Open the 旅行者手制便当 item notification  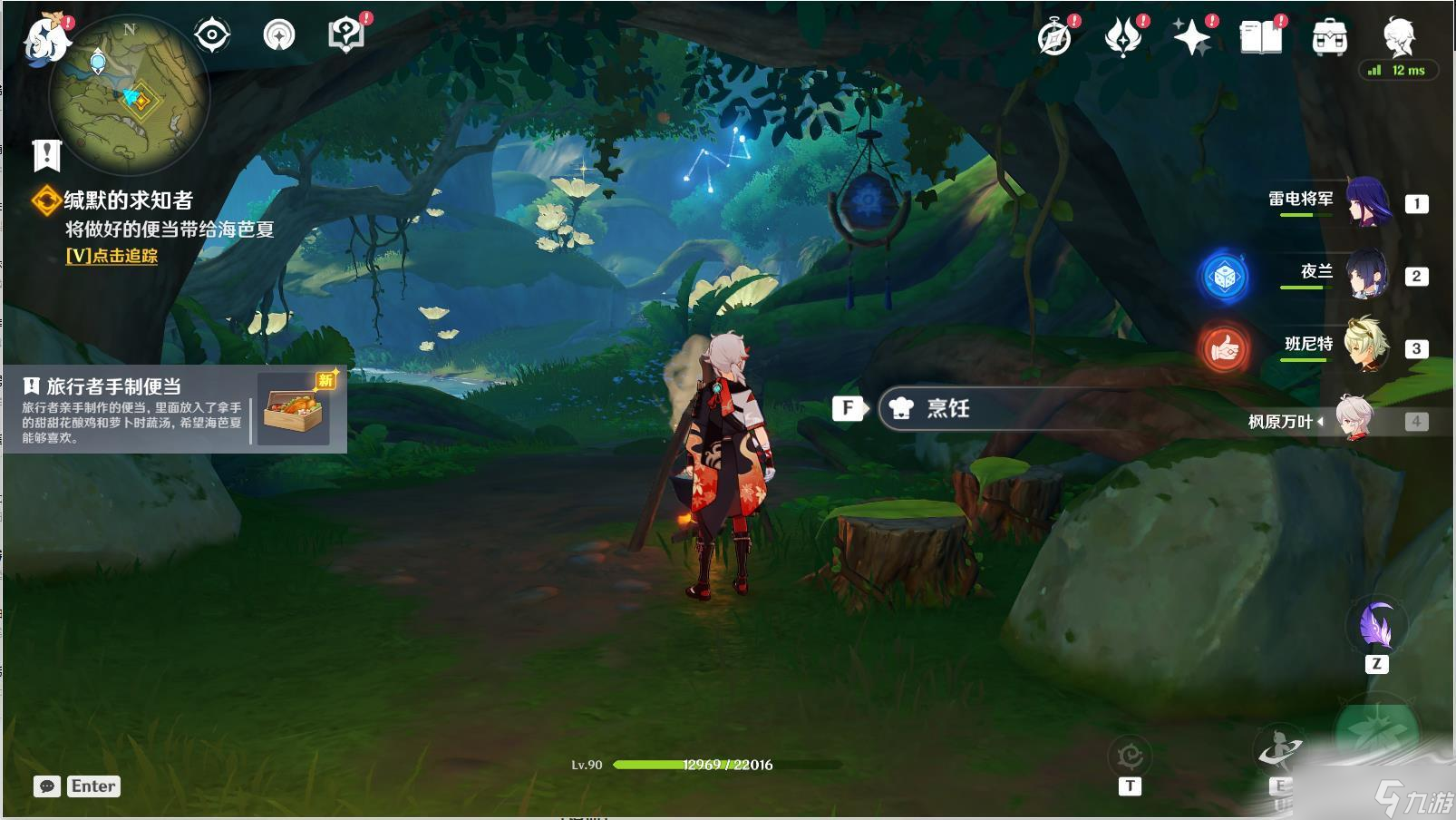pyautogui.click(x=174, y=410)
